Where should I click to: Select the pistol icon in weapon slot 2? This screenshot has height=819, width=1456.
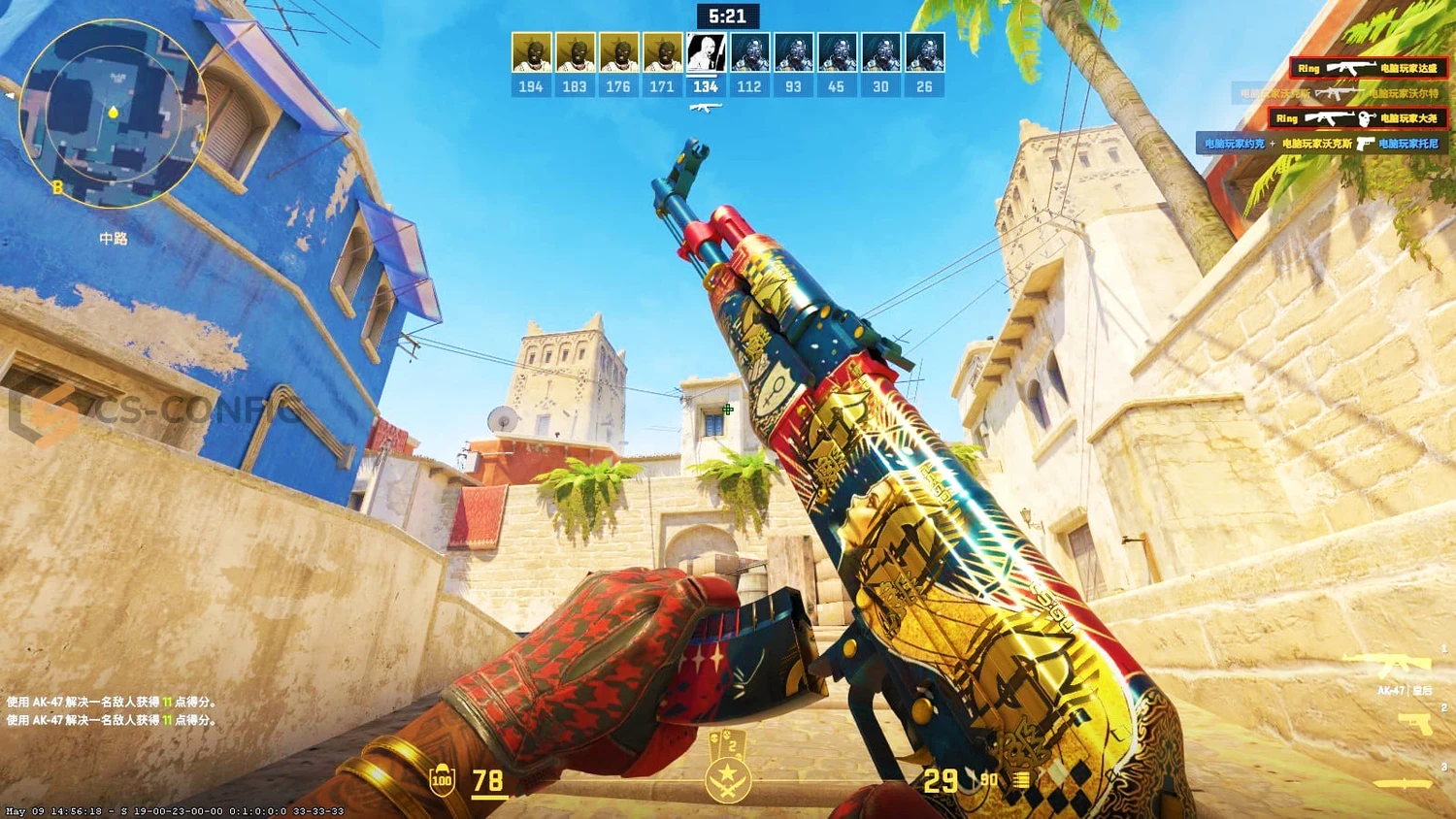[1415, 725]
